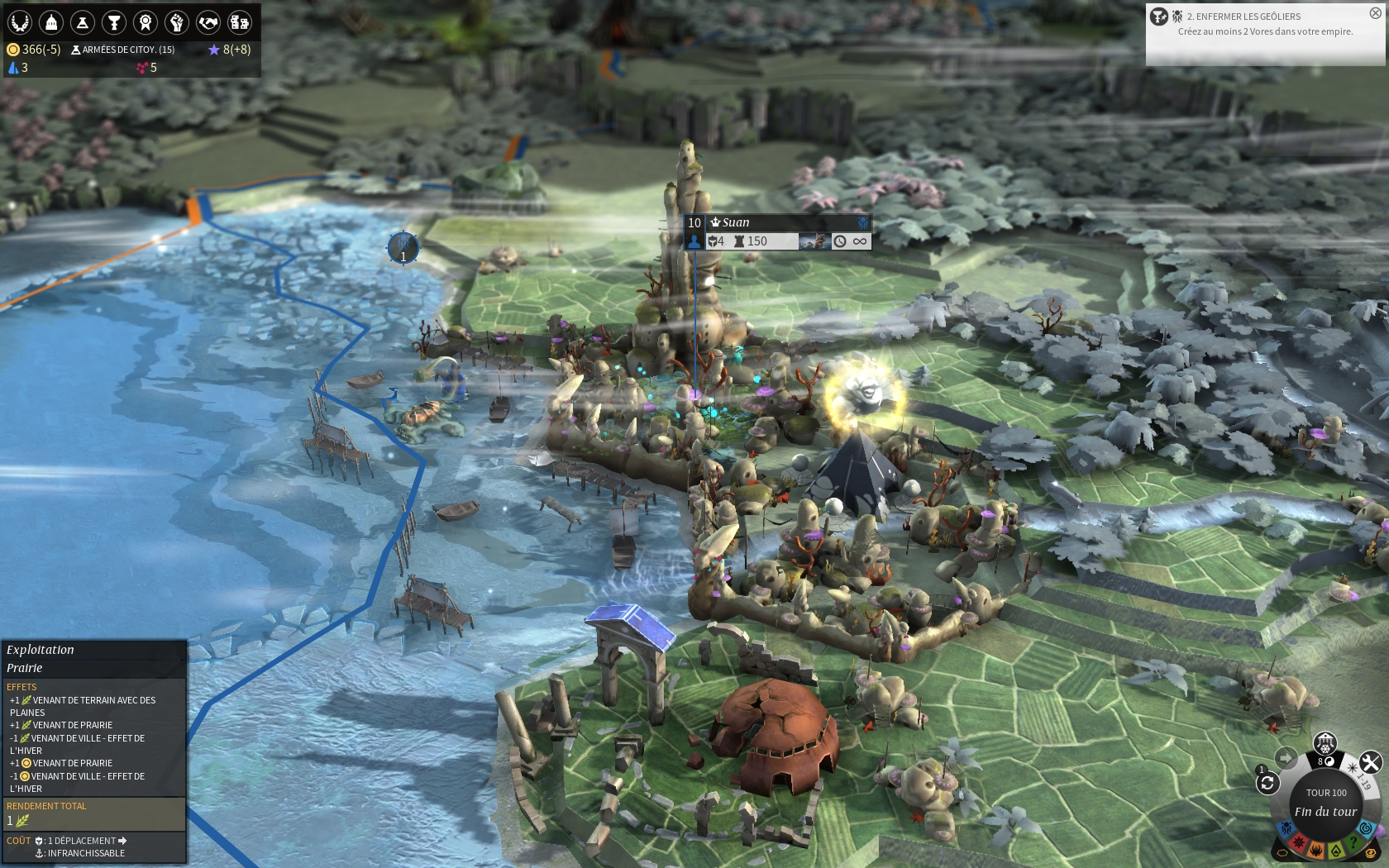Open the marketplace crates screen

(240, 22)
